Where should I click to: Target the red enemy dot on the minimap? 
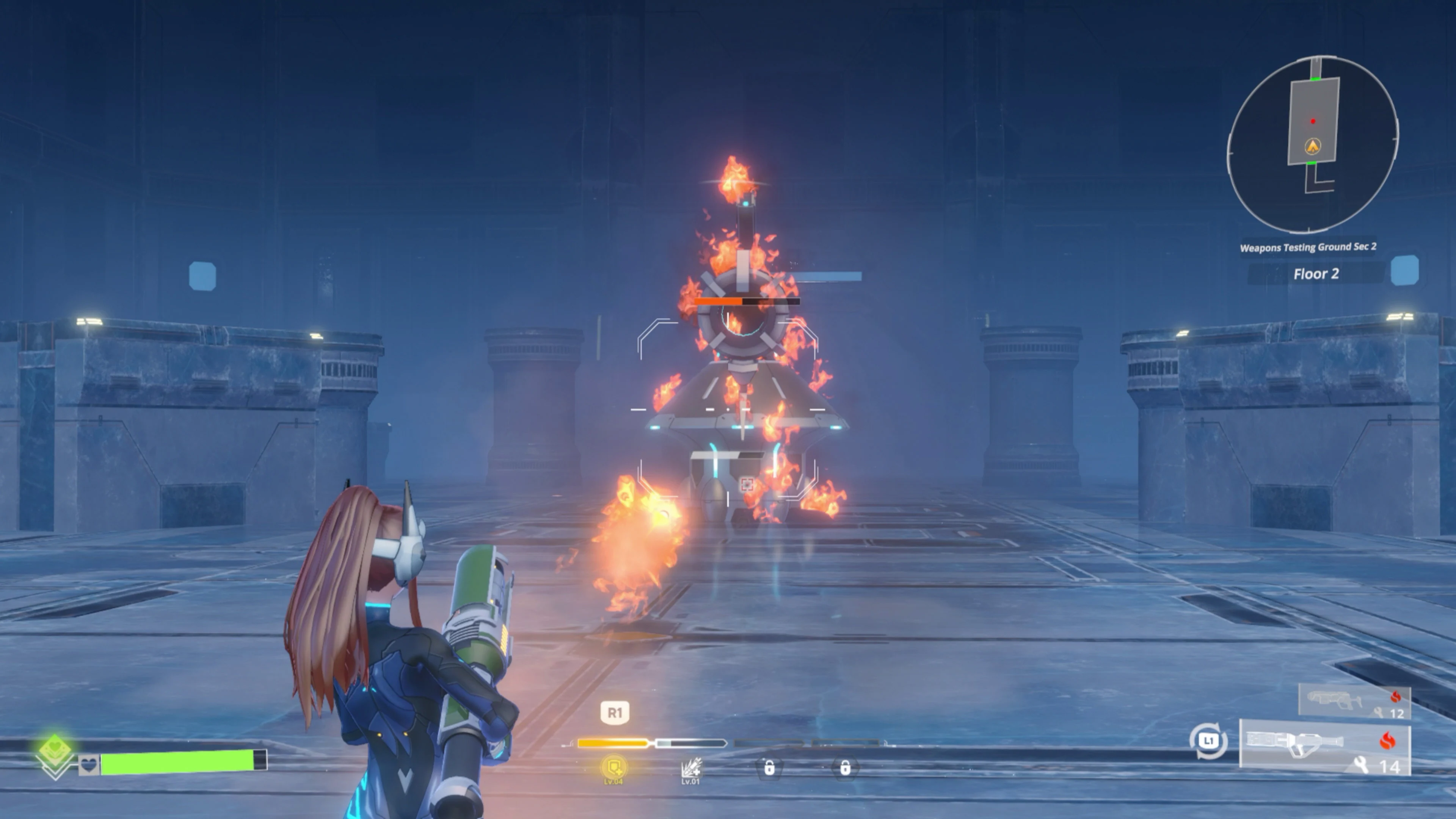[1313, 121]
